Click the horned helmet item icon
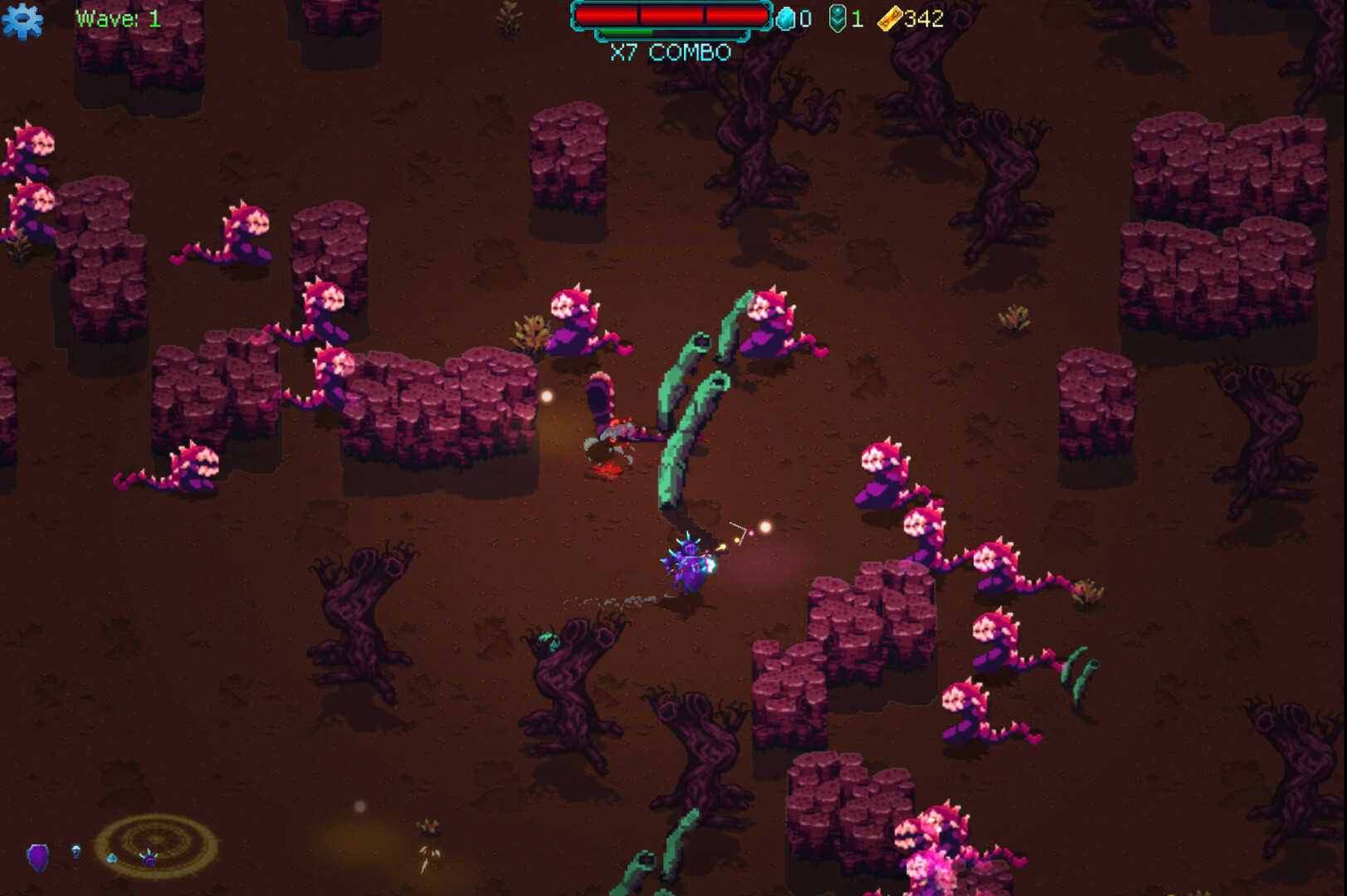Viewport: 1347px width, 896px height. pos(149,858)
